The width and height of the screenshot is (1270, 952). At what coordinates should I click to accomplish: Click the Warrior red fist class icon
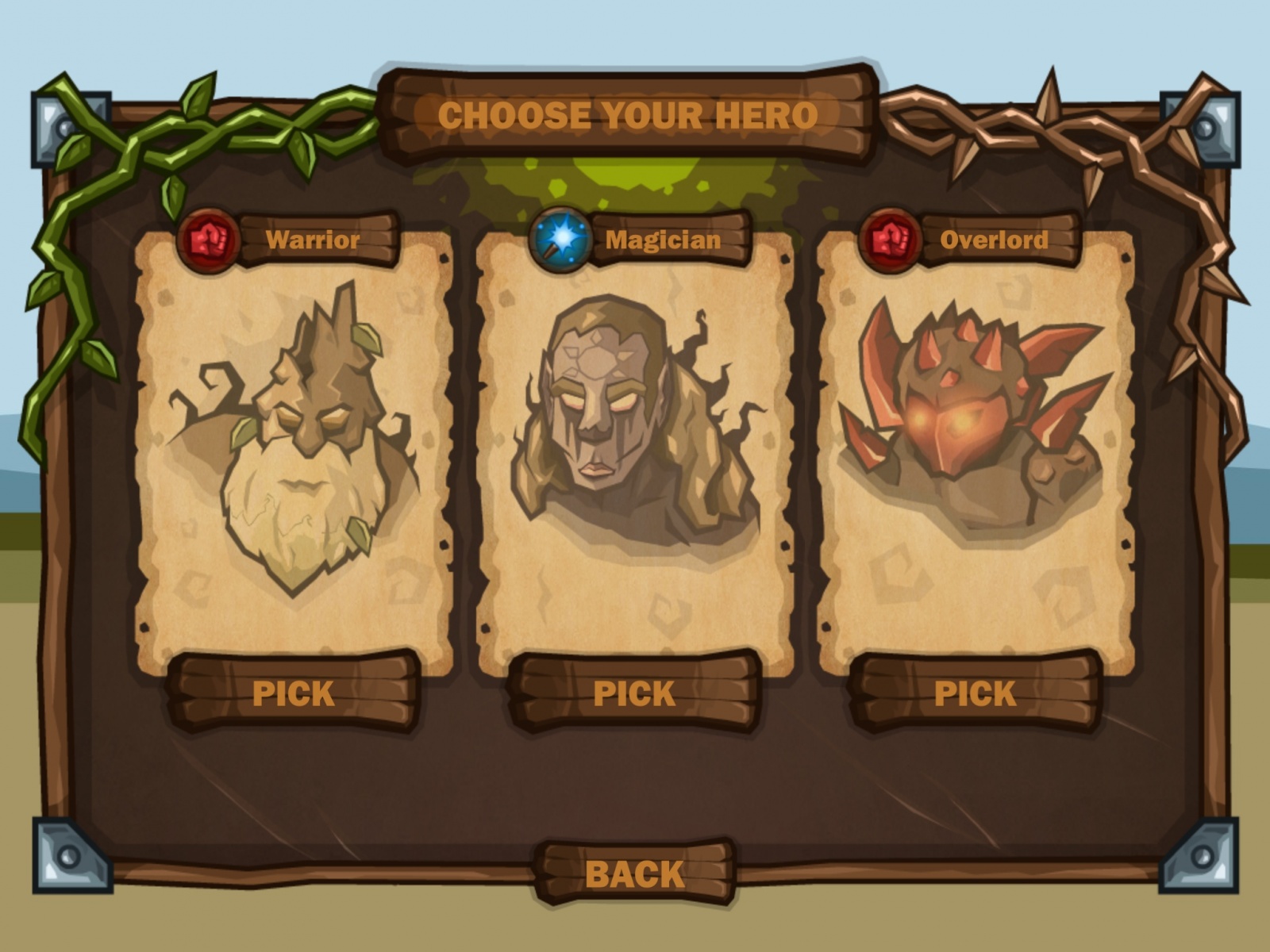(208, 240)
